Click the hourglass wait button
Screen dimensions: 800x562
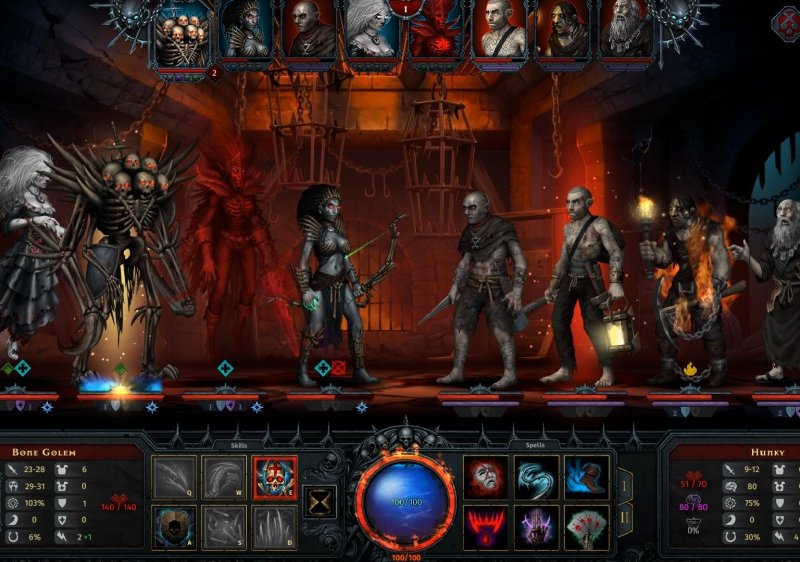tap(322, 503)
